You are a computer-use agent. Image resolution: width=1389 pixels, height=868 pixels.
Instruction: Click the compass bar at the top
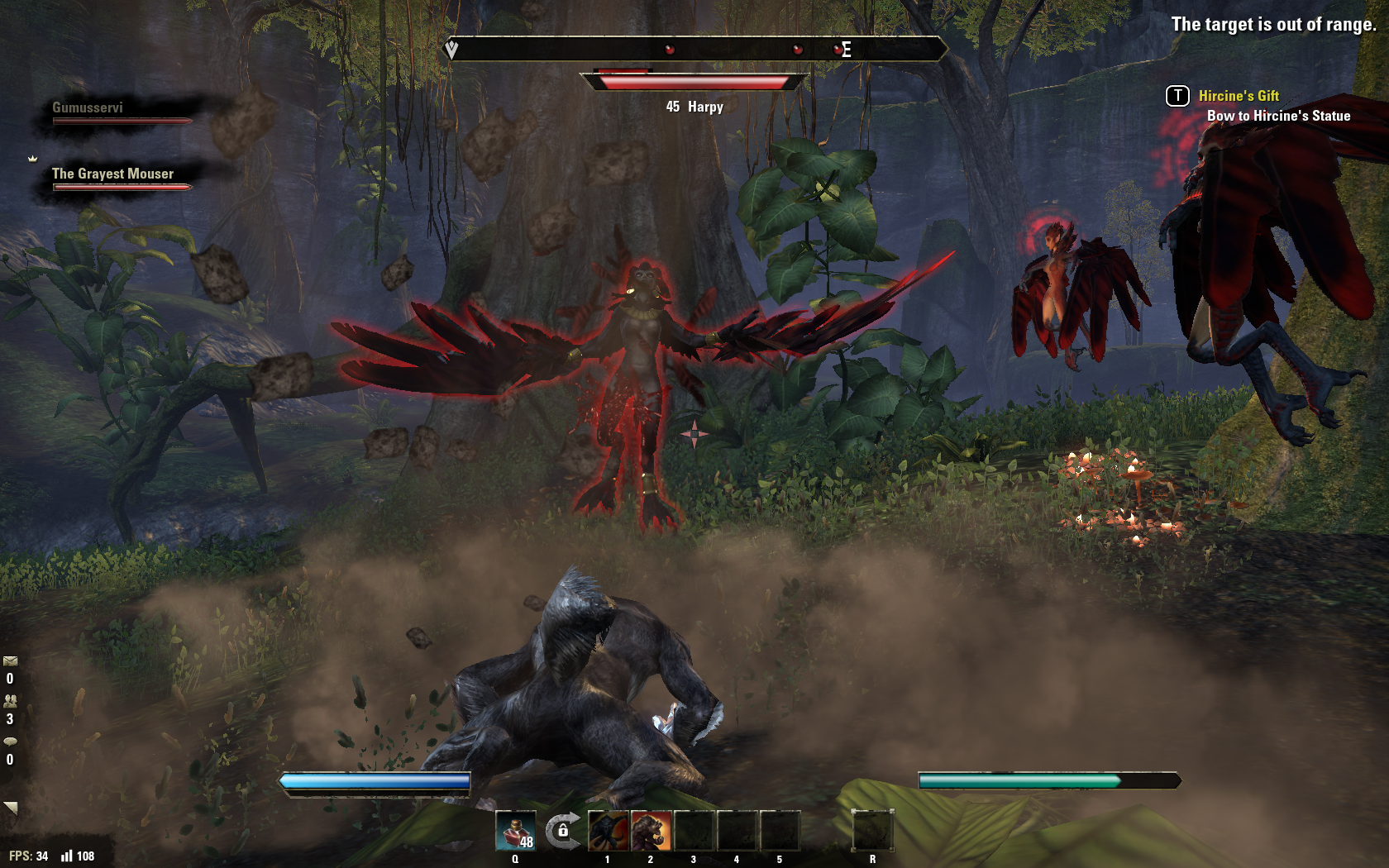694,50
